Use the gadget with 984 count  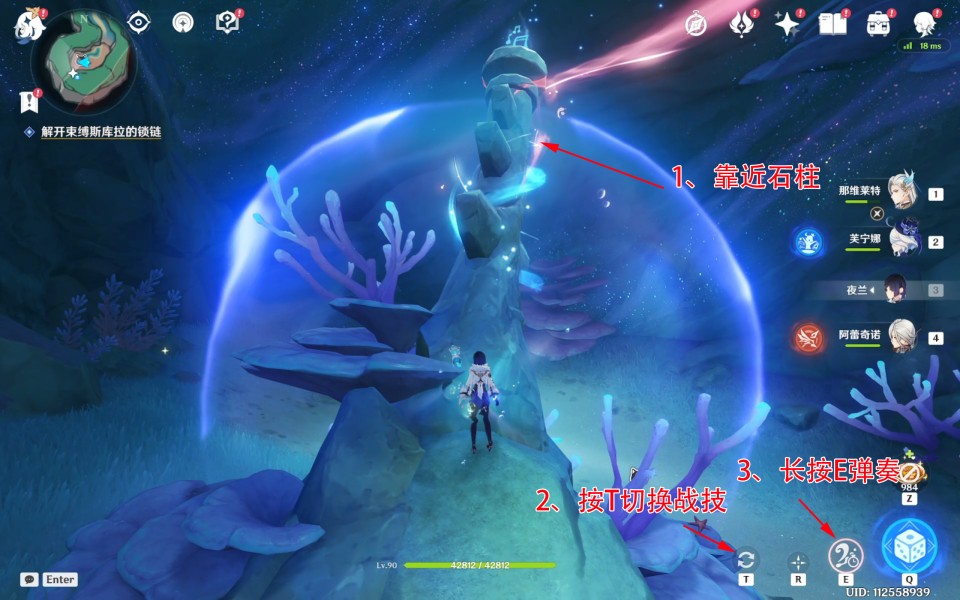pyautogui.click(x=909, y=473)
